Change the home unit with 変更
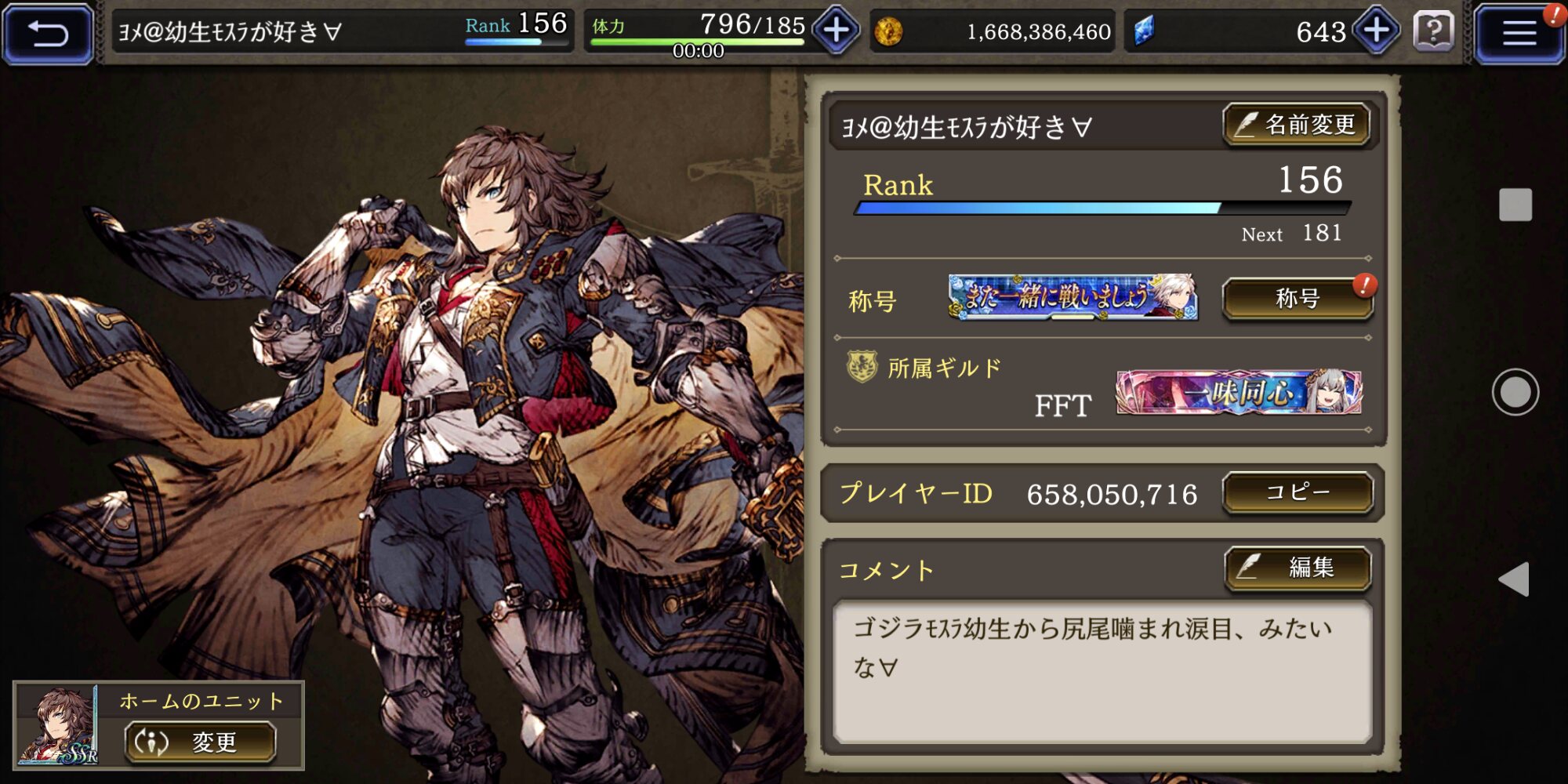 (201, 742)
